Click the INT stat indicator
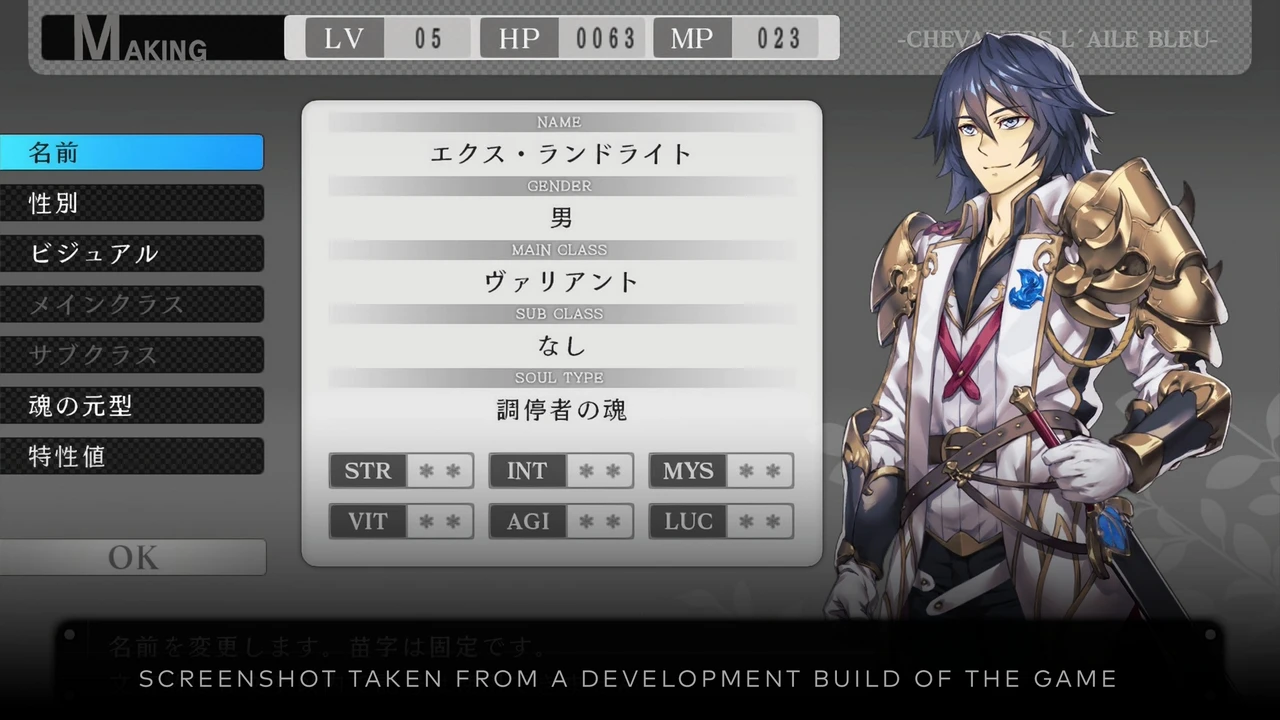 (560, 470)
